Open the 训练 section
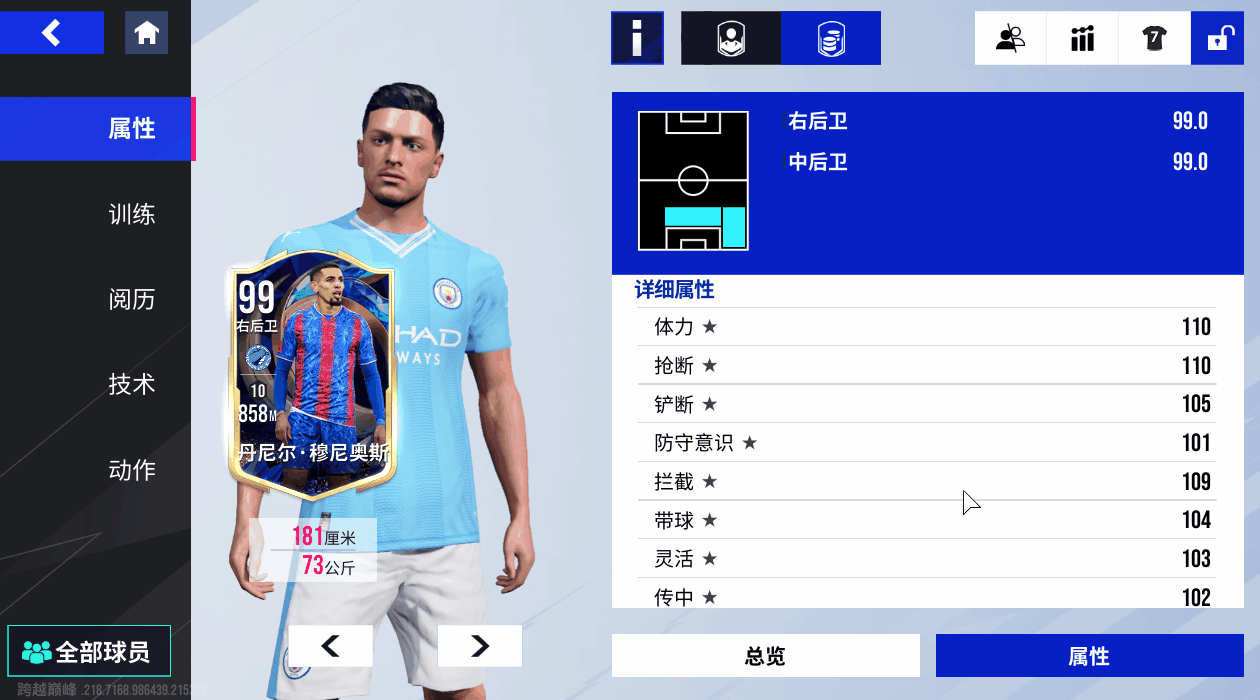The width and height of the screenshot is (1260, 700). point(131,214)
